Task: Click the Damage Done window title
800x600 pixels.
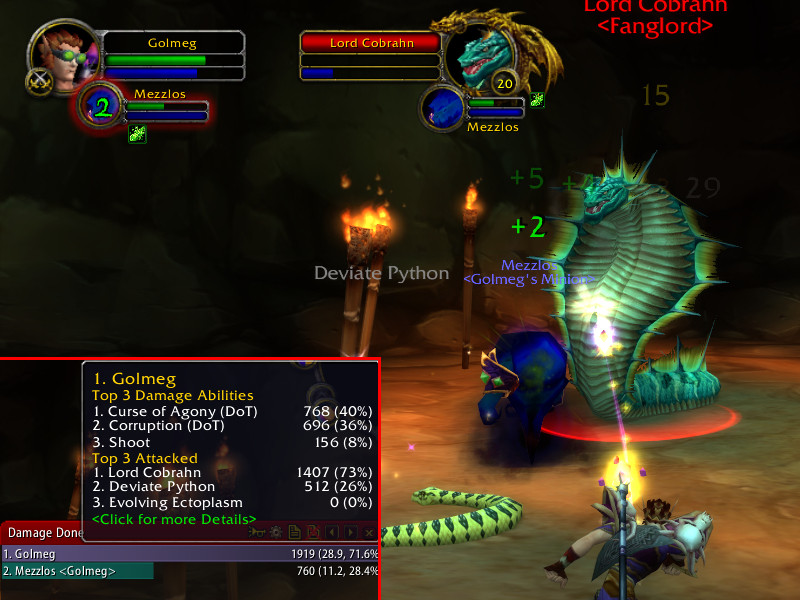Action: [40, 533]
